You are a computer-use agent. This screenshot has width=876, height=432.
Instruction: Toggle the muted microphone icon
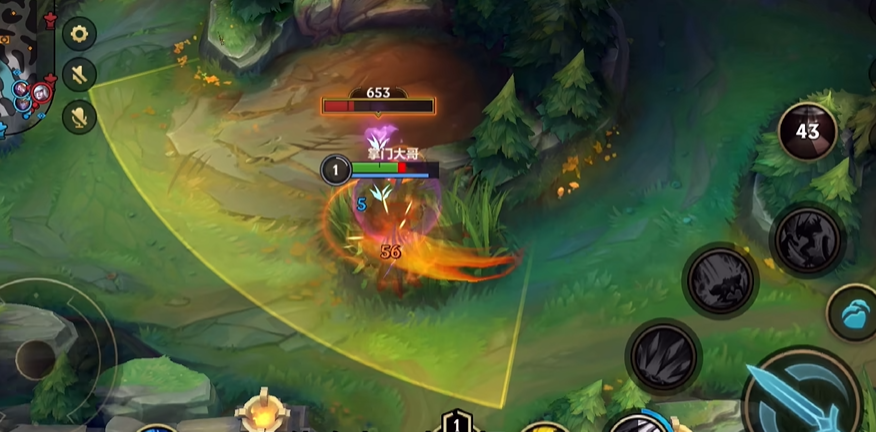[x=79, y=117]
